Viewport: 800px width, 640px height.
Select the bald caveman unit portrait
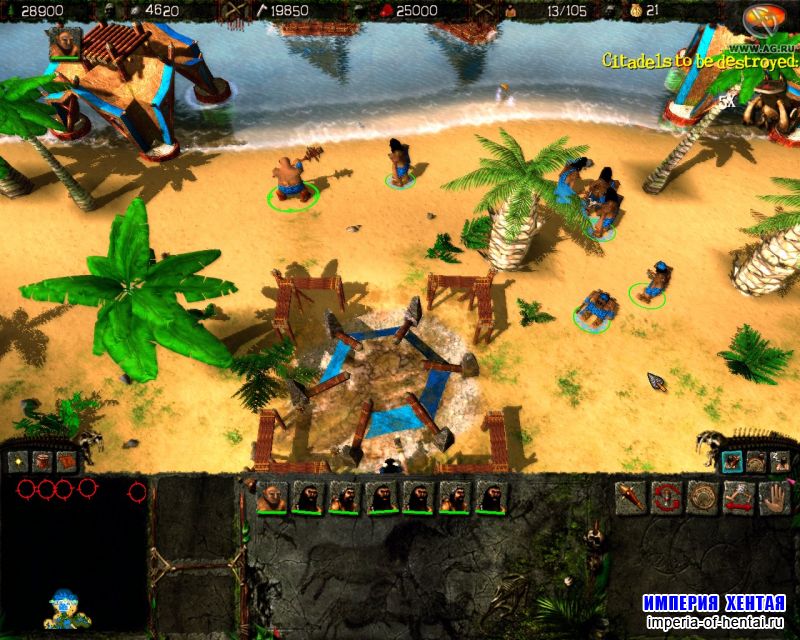click(x=270, y=497)
